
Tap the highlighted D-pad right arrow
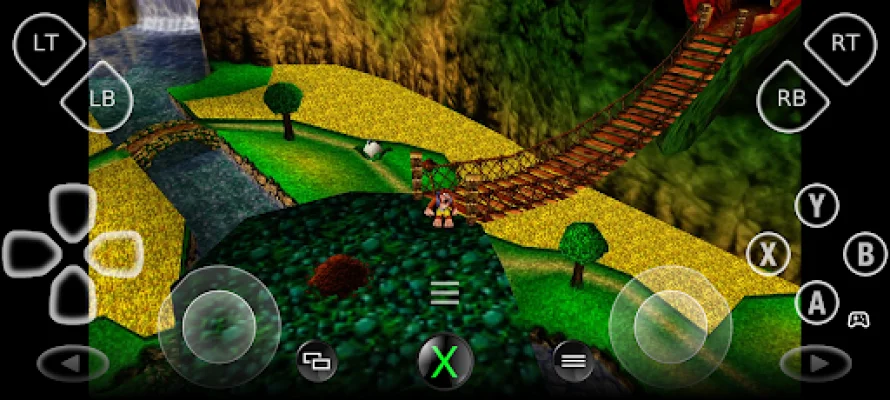point(115,253)
